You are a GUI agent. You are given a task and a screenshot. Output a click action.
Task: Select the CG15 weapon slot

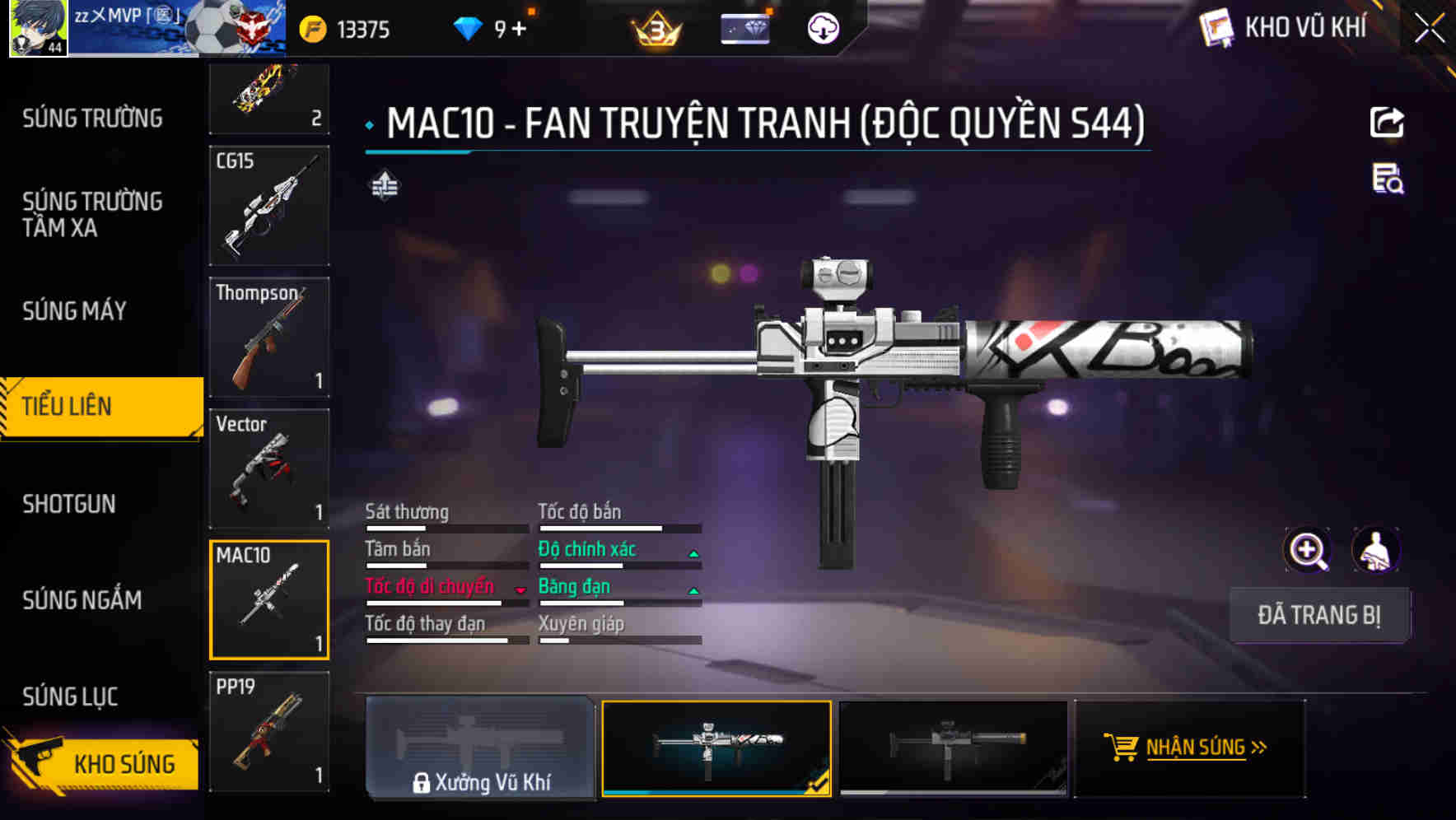[269, 206]
